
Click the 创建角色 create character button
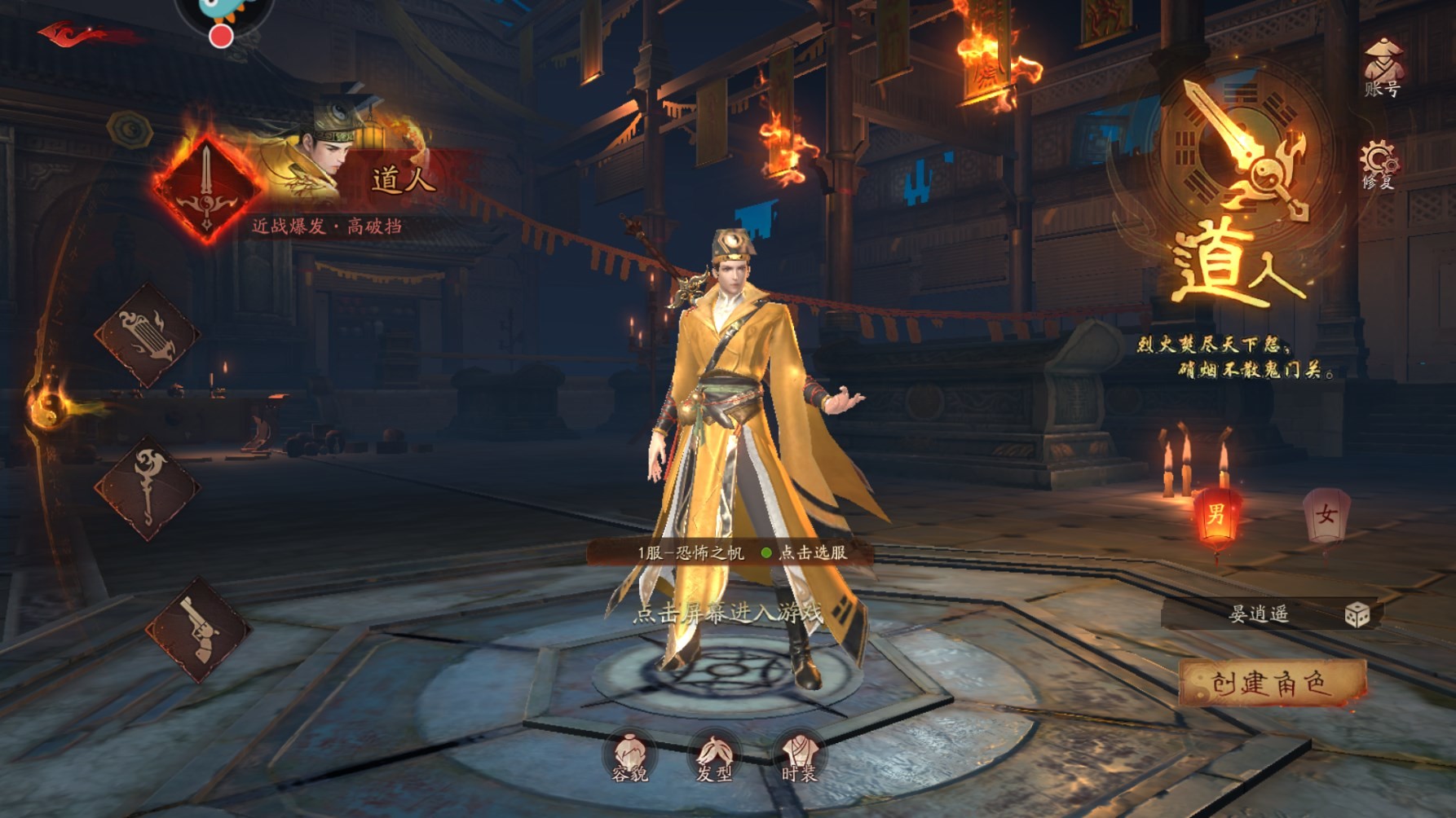coord(1272,683)
